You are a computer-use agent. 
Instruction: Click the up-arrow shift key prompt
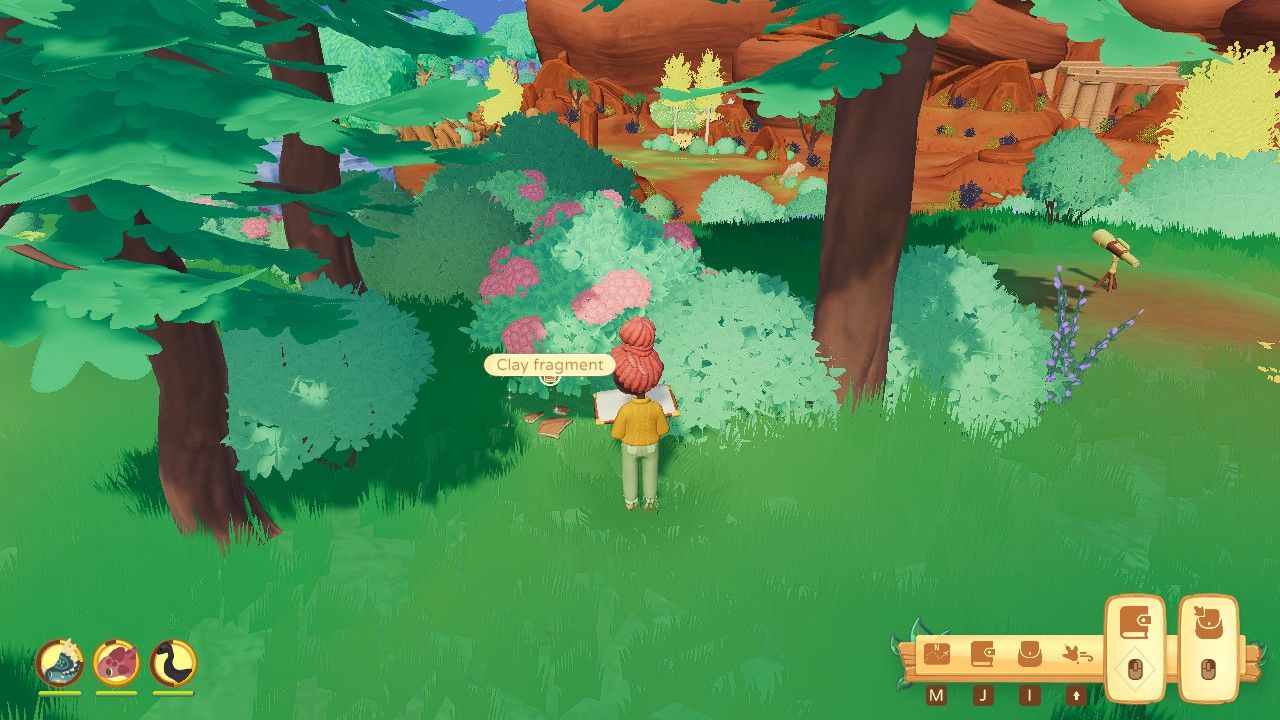click(1076, 694)
